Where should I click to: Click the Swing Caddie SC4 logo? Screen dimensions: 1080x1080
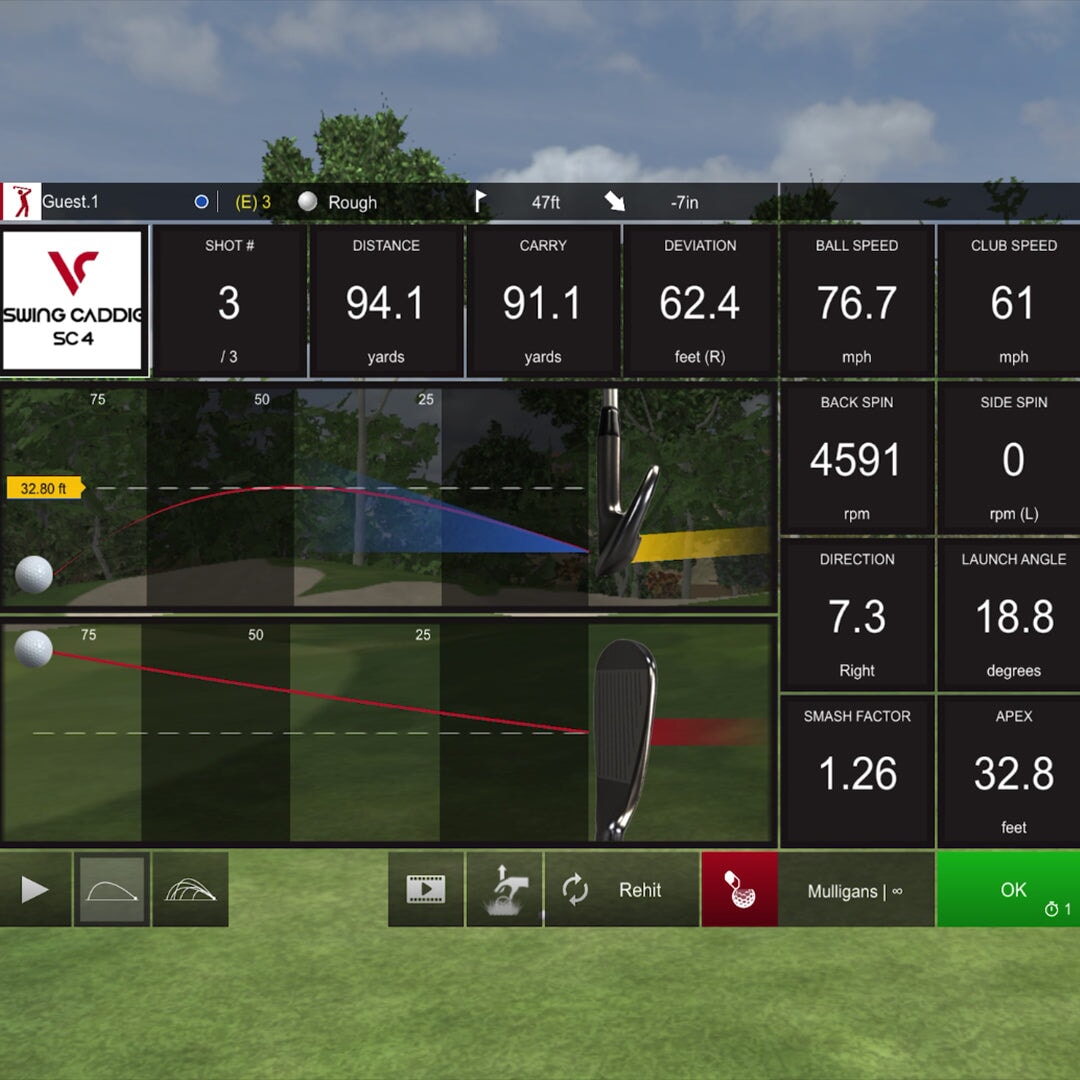coord(74,302)
